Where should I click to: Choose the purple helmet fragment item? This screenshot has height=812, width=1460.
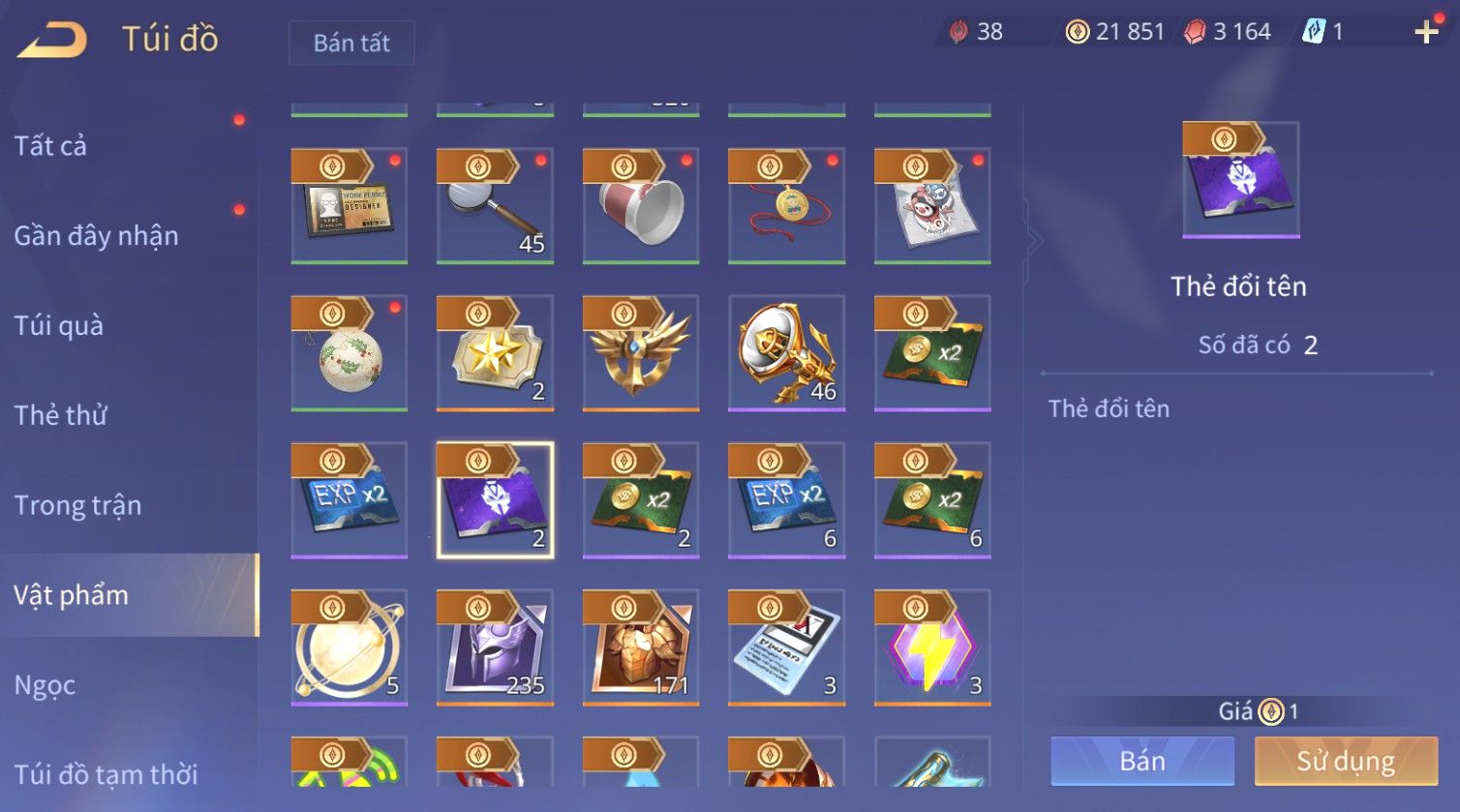coord(495,647)
